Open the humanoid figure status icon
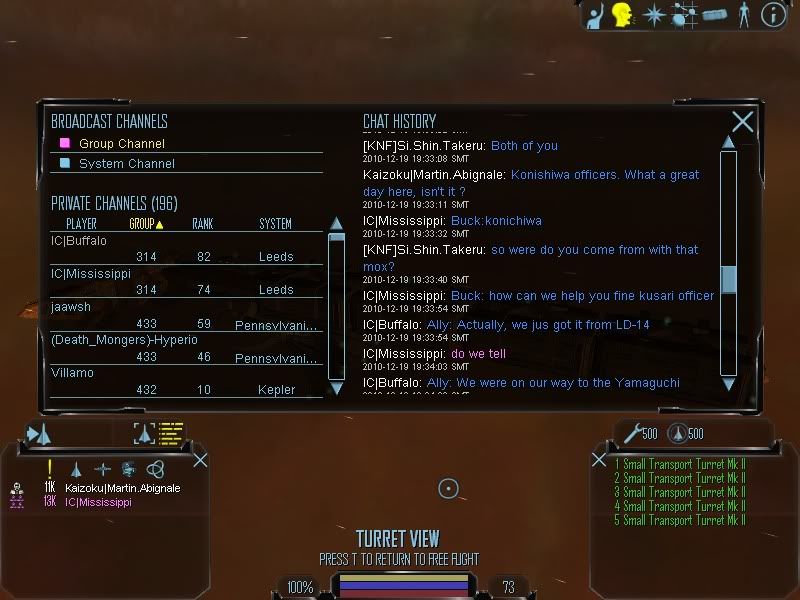 pos(743,14)
